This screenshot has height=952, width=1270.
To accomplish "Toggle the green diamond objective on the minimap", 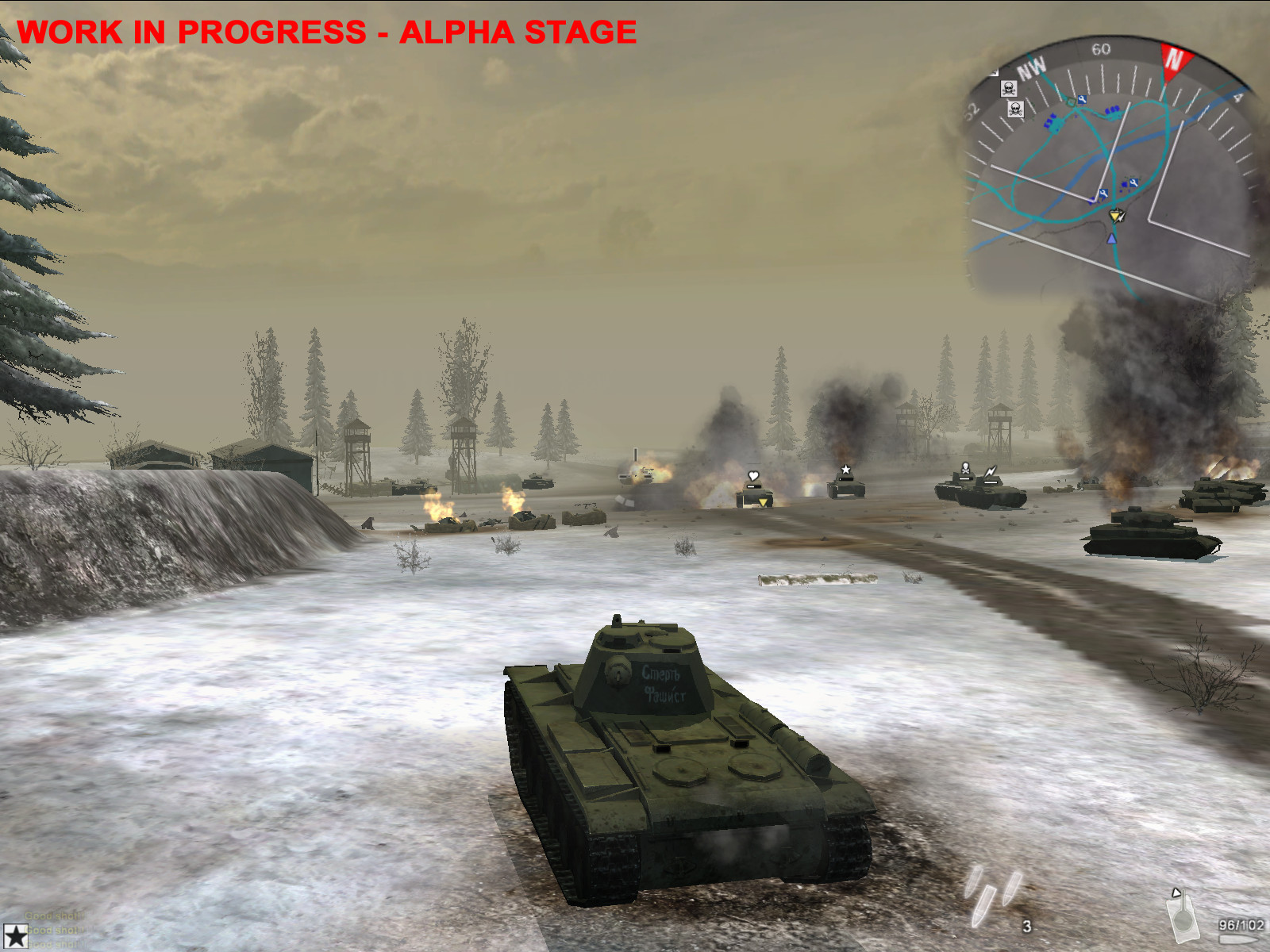I will click(x=1071, y=102).
